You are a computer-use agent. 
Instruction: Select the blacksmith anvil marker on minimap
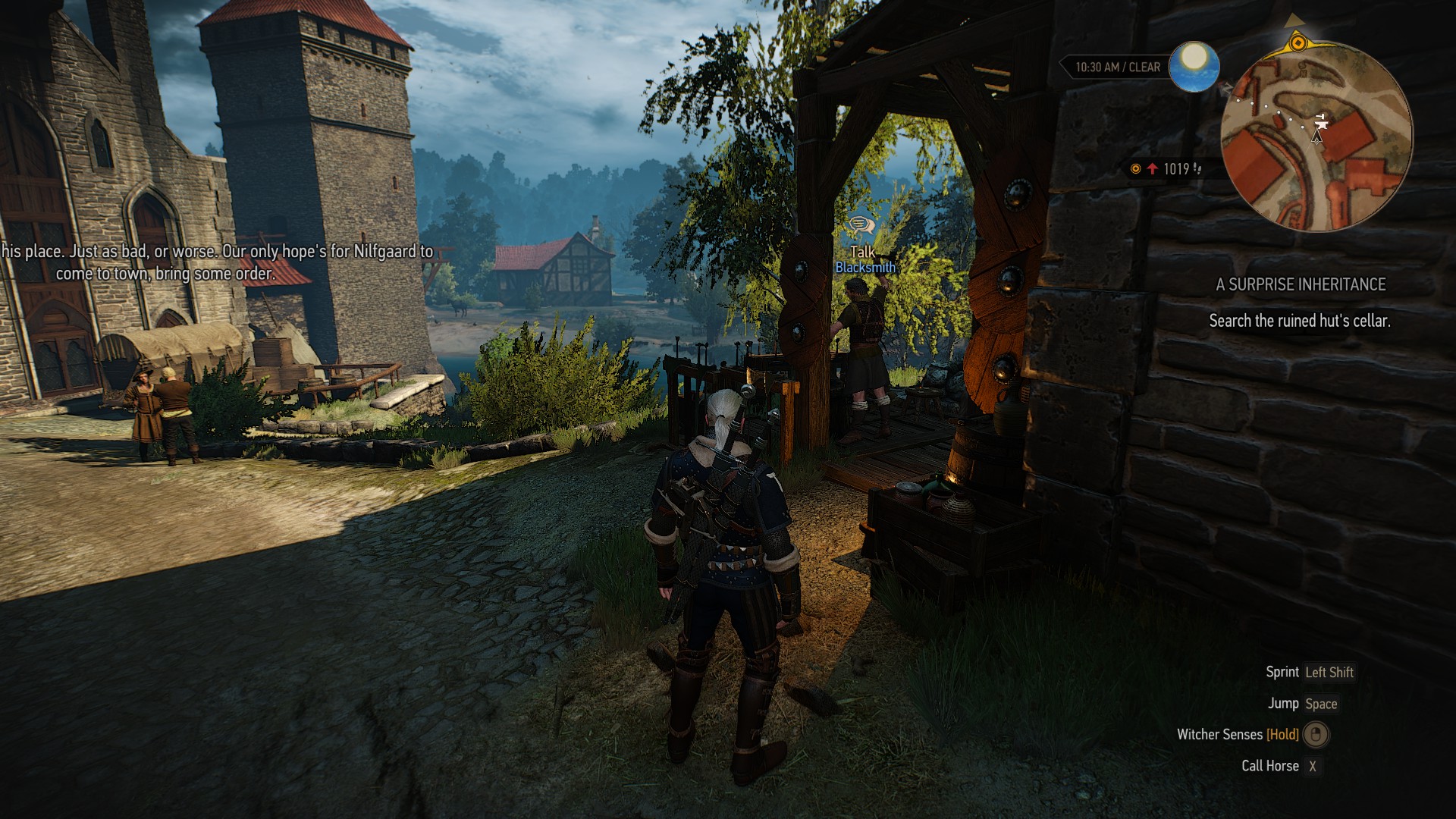[1320, 121]
